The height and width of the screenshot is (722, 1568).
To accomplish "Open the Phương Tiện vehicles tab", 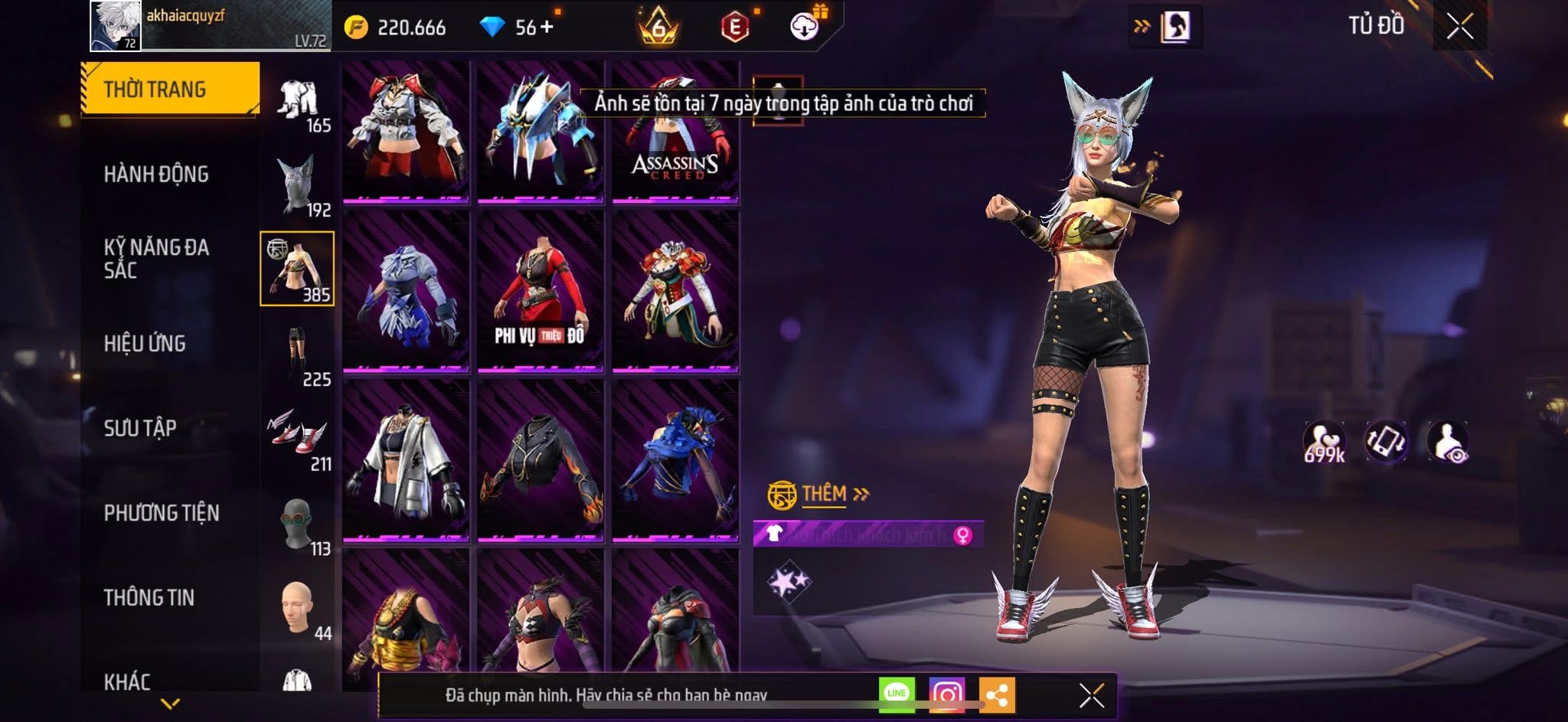I will [x=162, y=513].
